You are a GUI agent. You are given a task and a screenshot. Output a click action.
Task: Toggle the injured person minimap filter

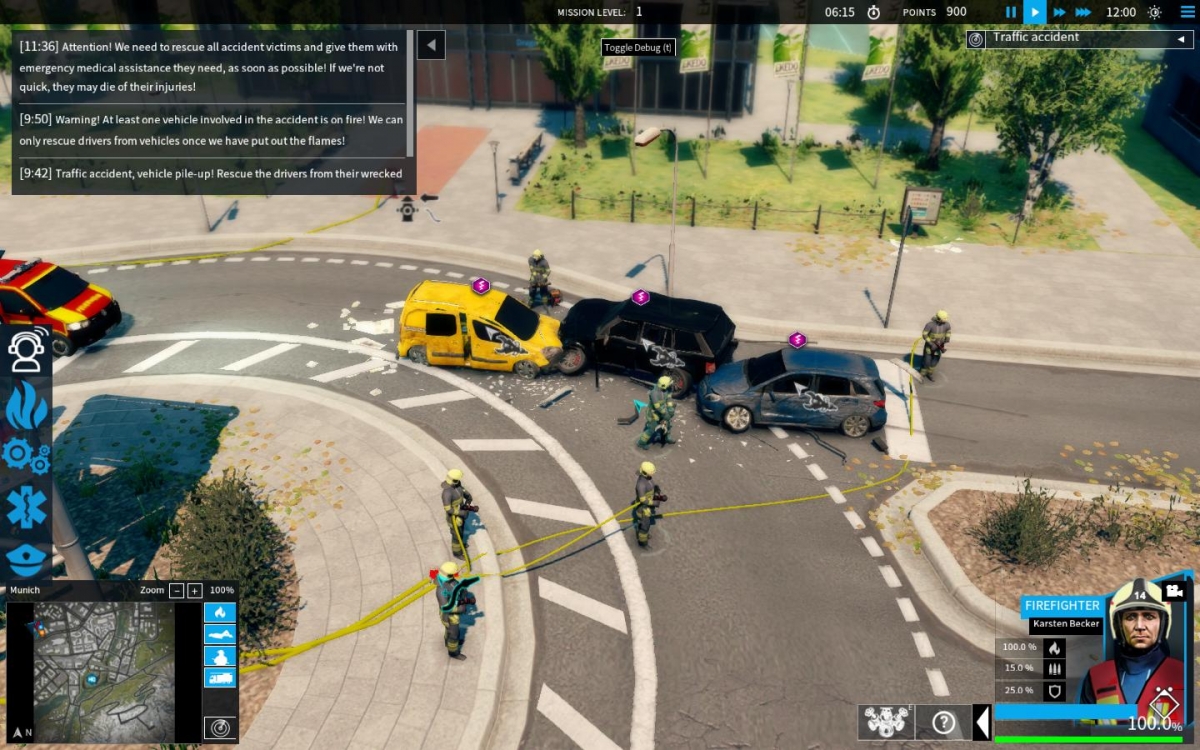point(220,634)
